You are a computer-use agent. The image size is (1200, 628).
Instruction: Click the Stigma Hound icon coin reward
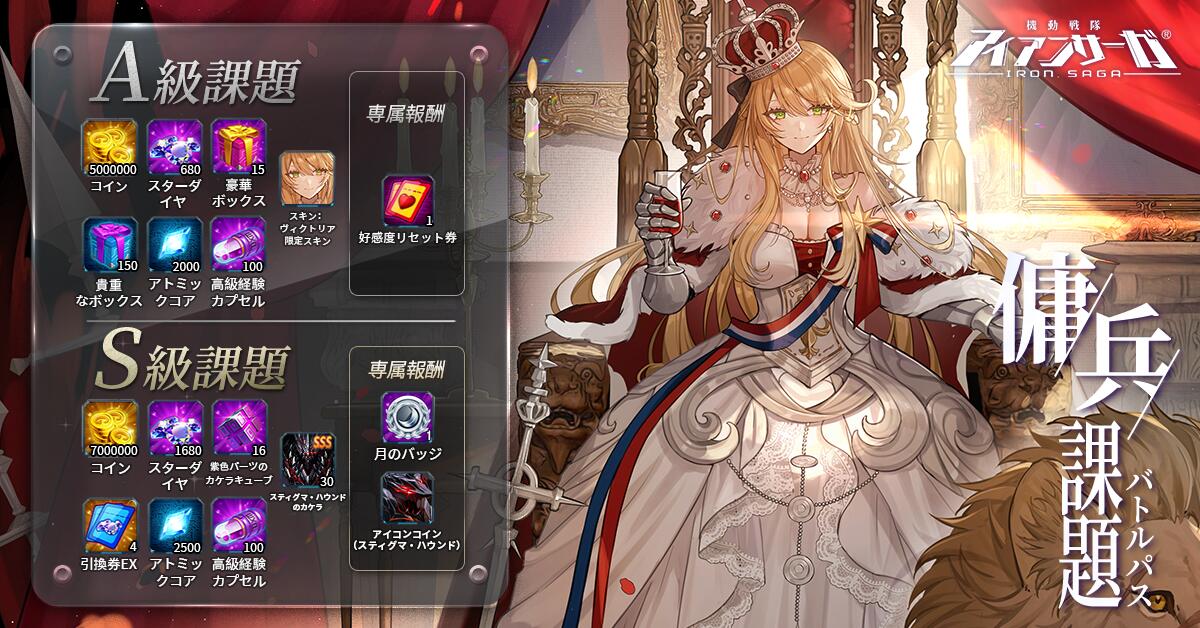click(x=406, y=498)
